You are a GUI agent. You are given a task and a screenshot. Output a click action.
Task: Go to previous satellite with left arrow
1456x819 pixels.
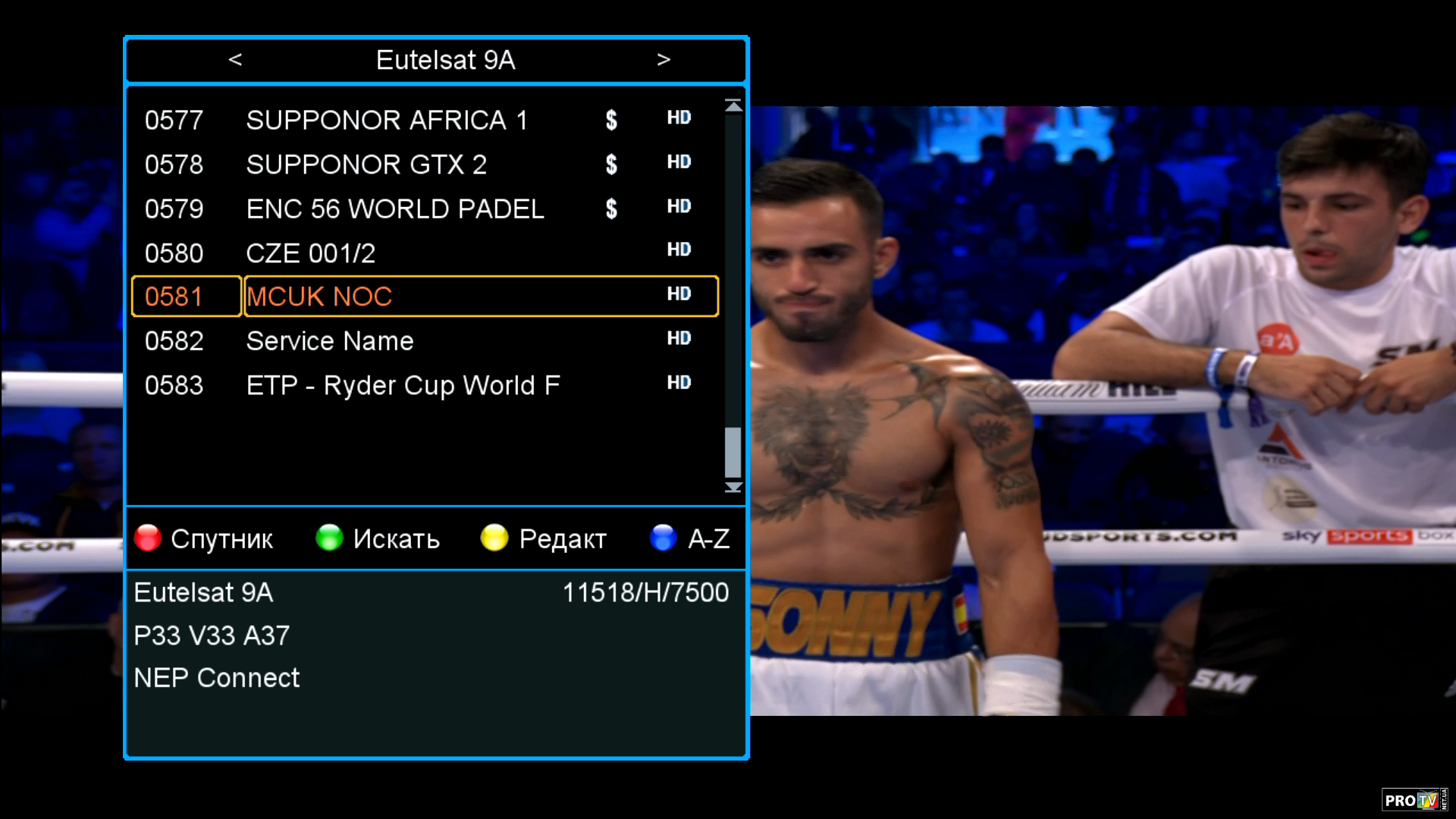235,59
